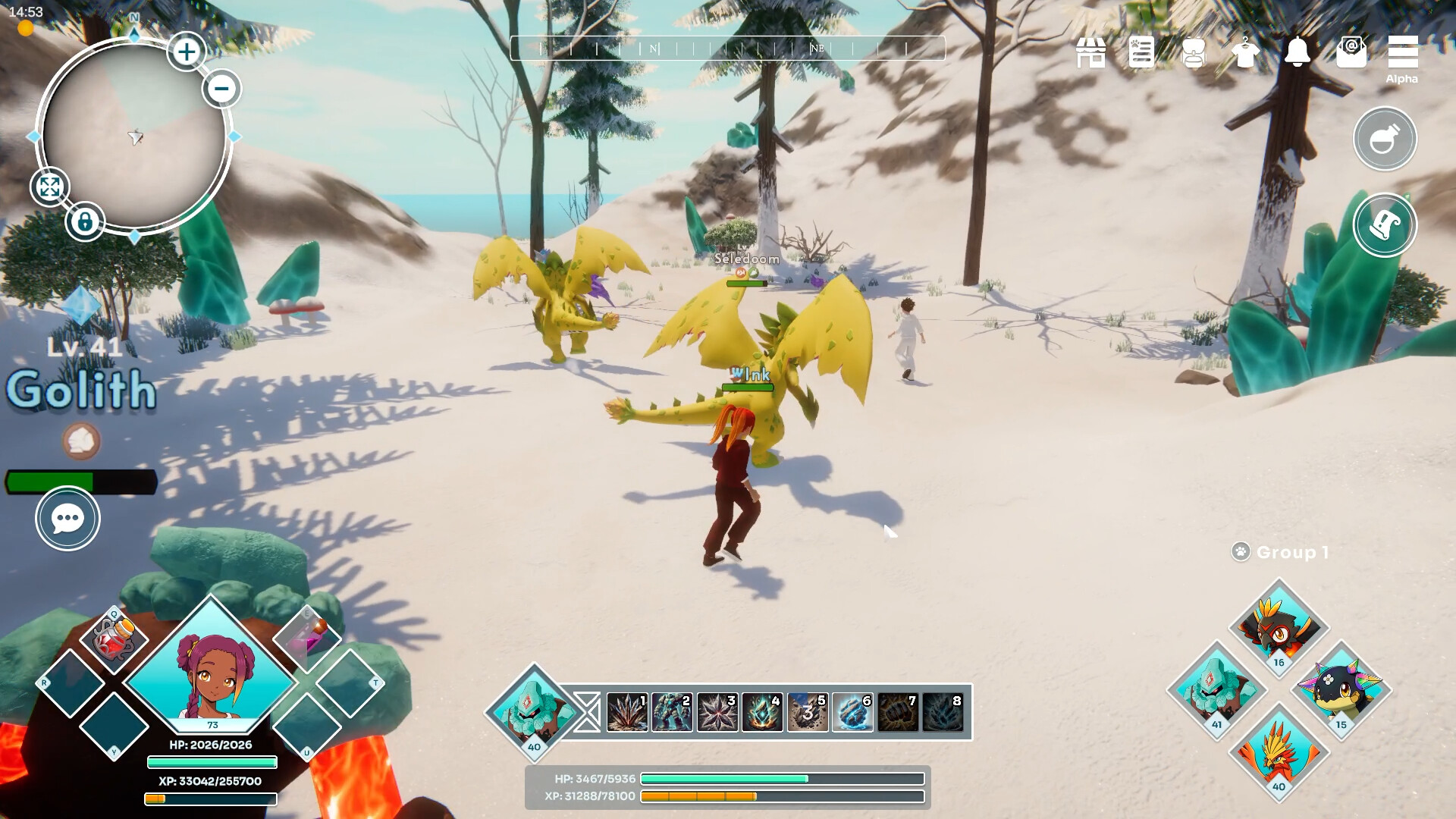Open the backpack inventory
This screenshot has height=819, width=1456.
(x=1194, y=53)
